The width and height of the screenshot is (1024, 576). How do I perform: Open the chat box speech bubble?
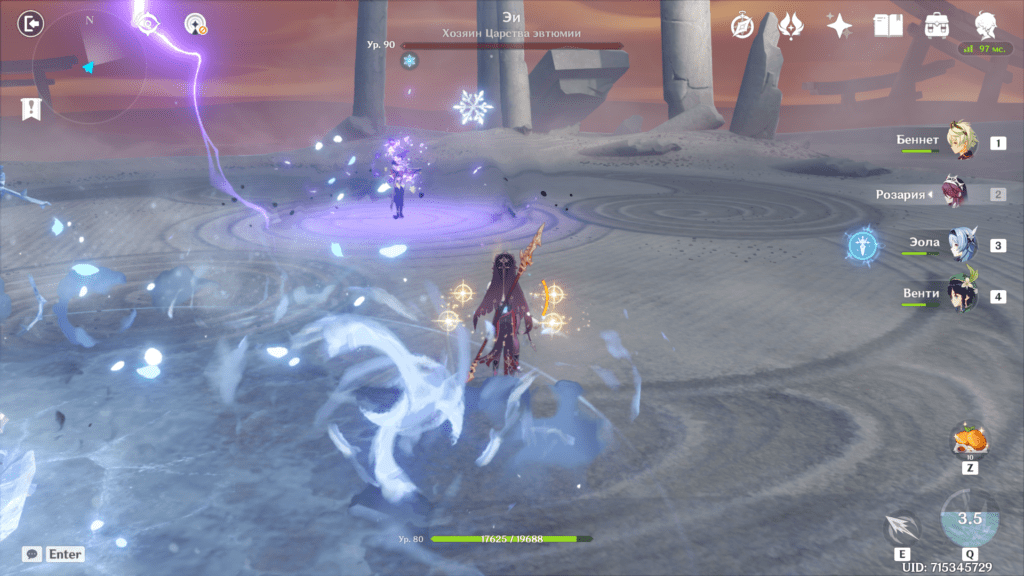(x=33, y=553)
